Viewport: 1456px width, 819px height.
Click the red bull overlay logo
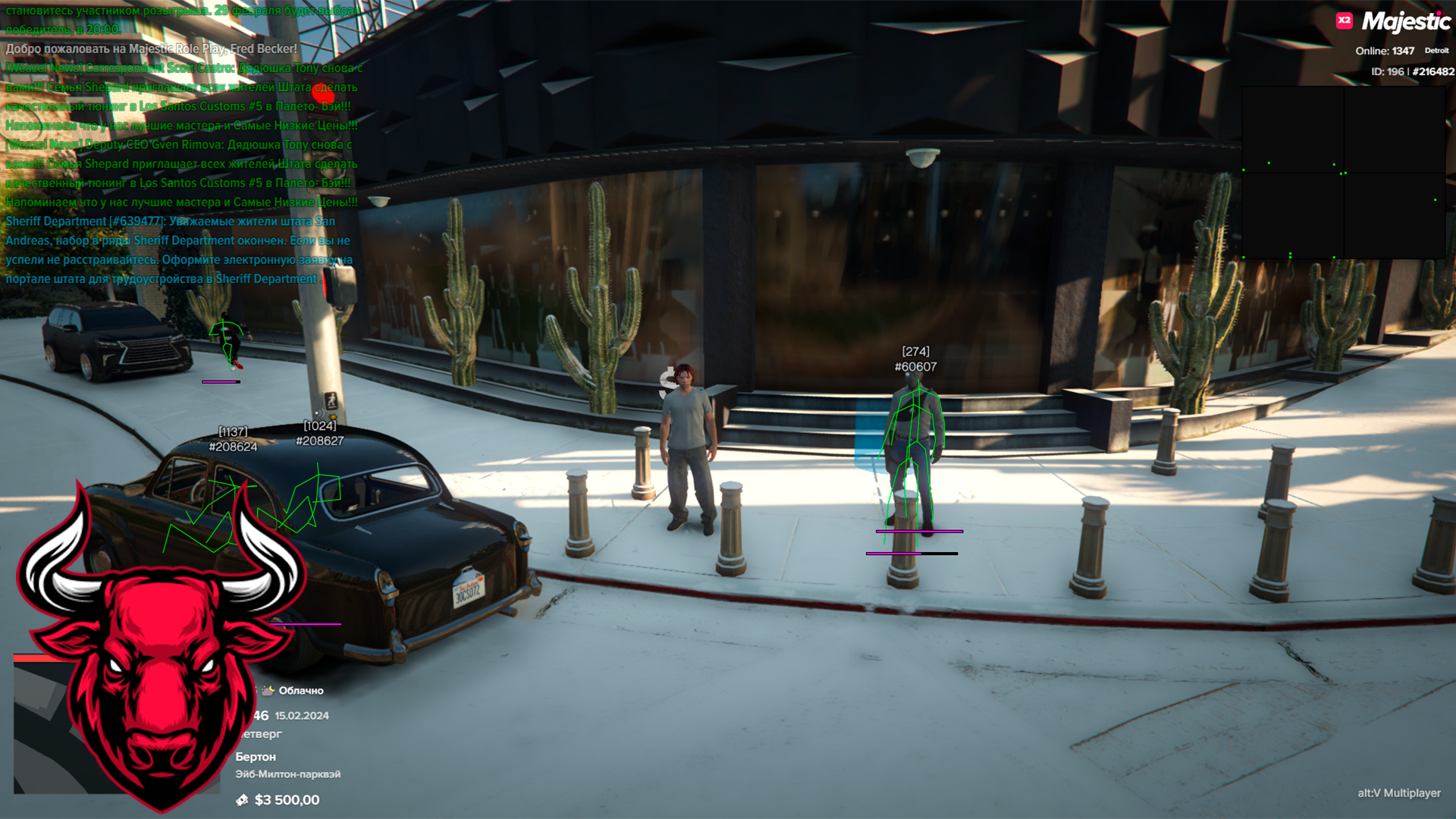[161, 637]
